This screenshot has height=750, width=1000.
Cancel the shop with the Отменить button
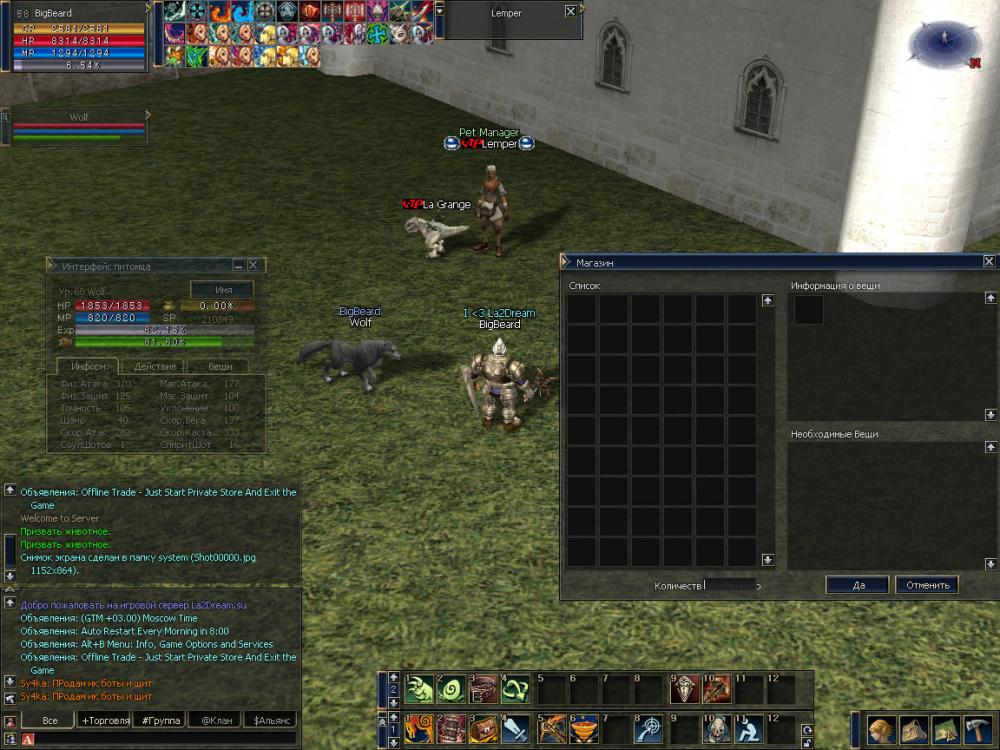(927, 585)
